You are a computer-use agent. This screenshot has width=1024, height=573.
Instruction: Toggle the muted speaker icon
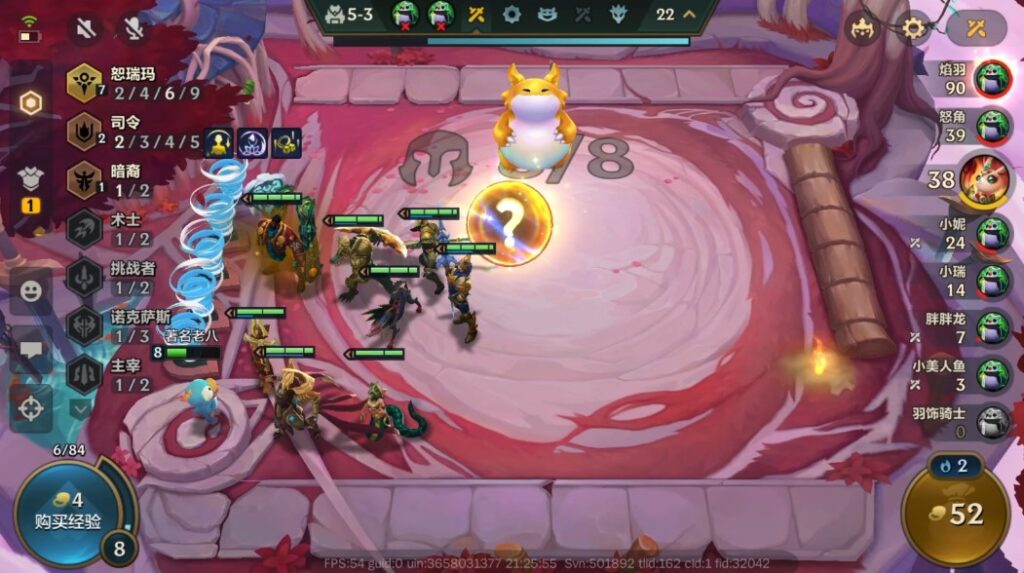(x=86, y=28)
